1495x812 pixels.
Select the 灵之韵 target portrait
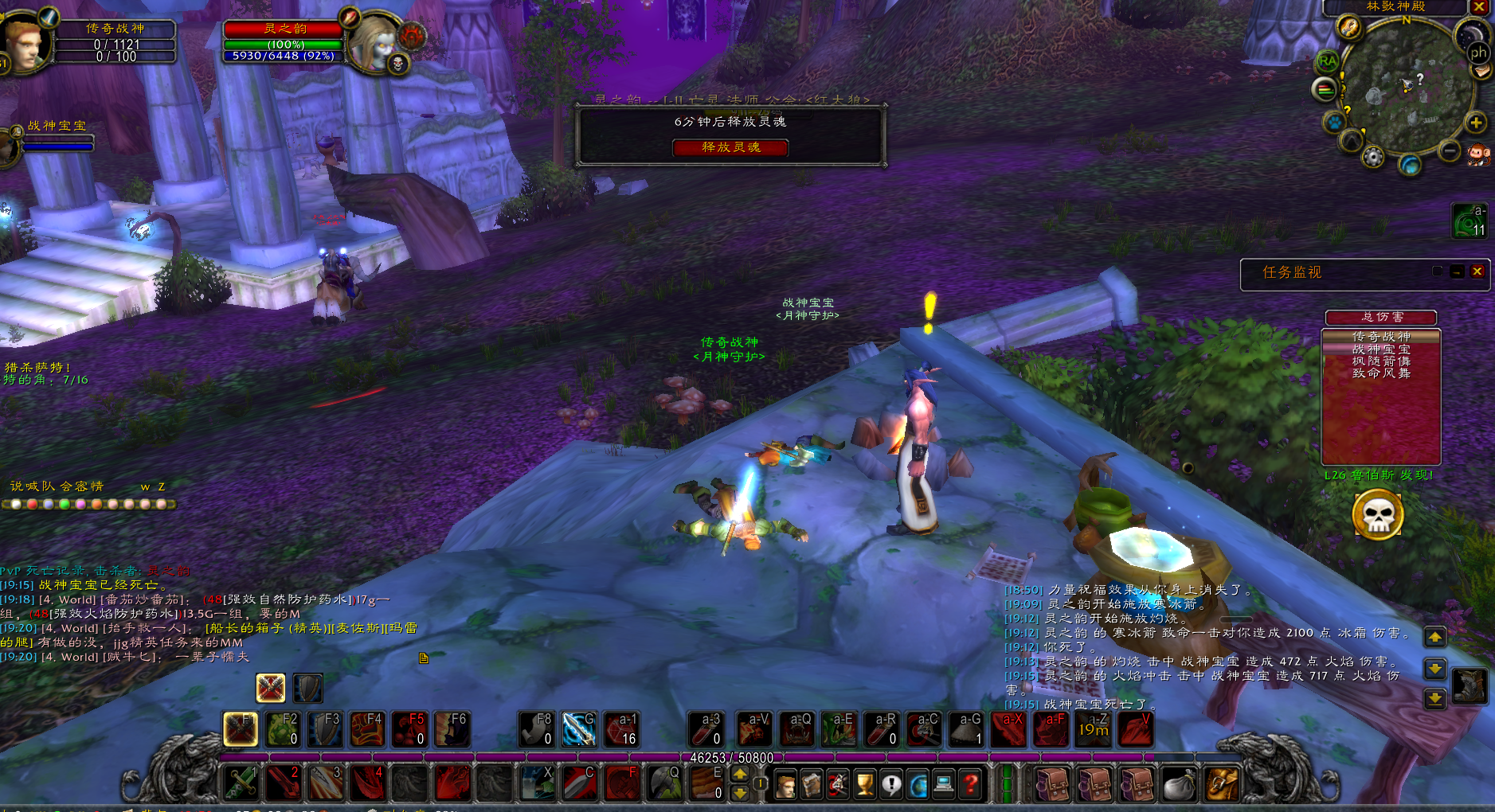374,41
